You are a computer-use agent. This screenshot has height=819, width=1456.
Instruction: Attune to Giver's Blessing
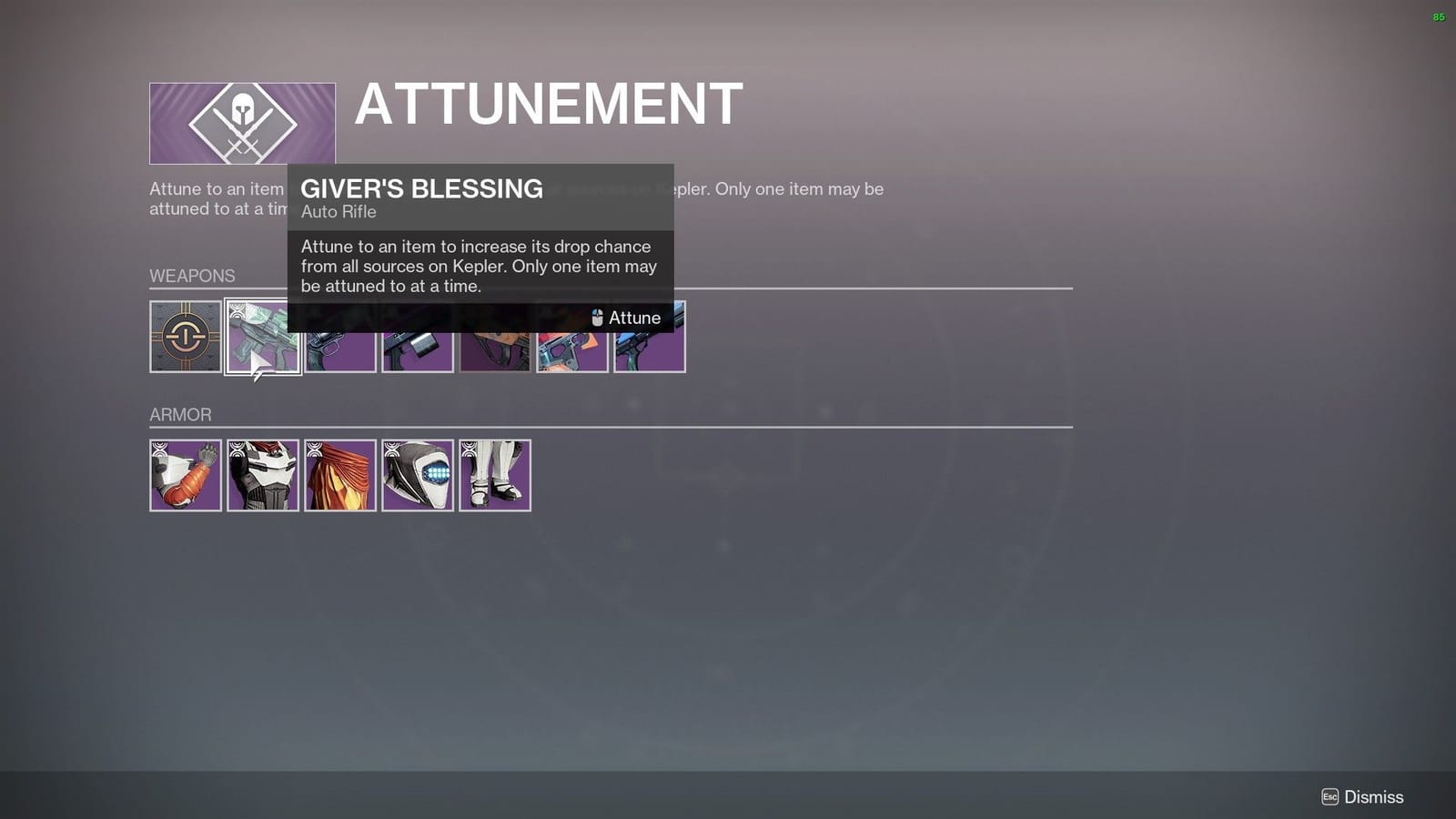point(633,318)
